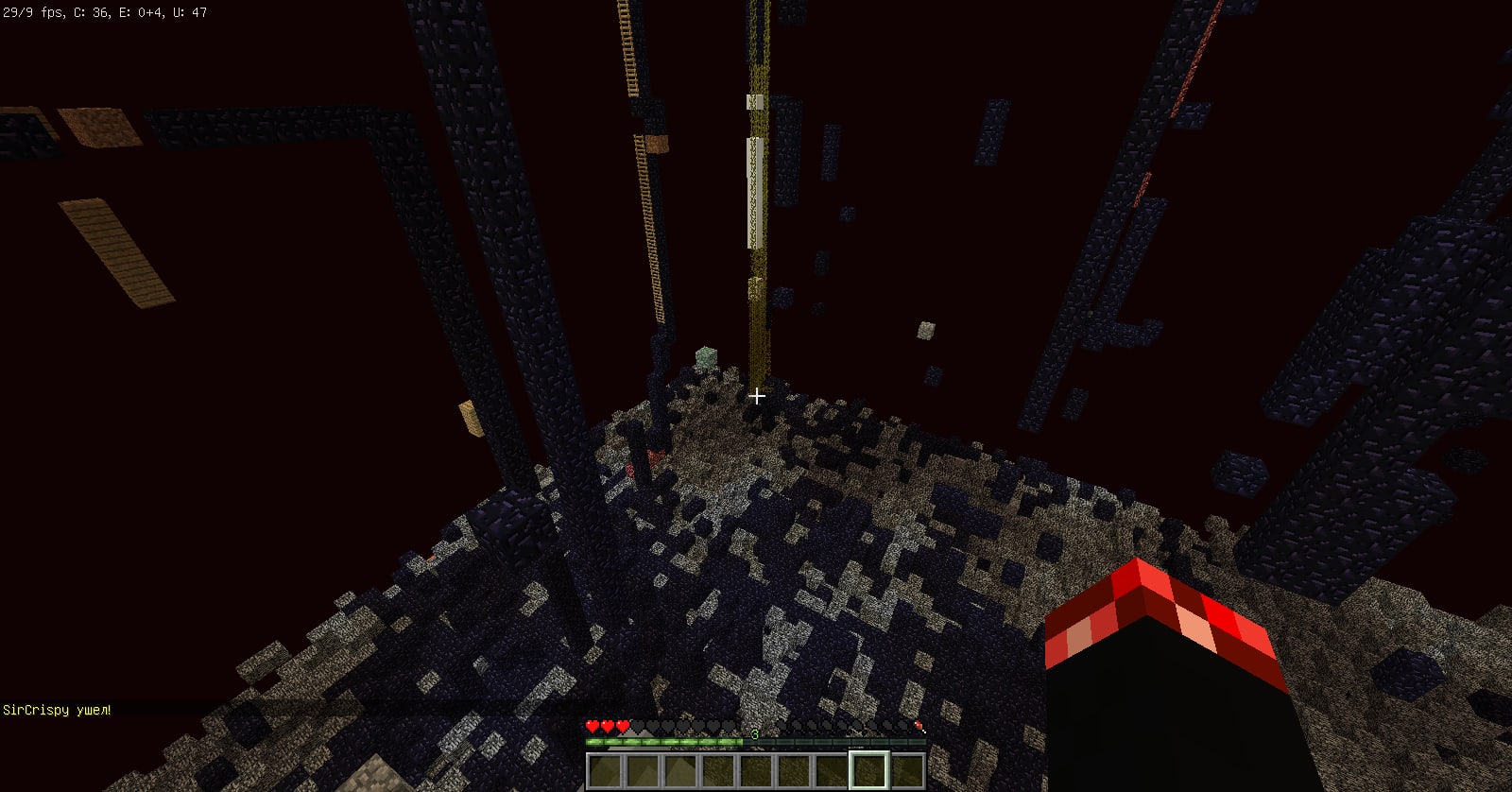The height and width of the screenshot is (792, 1512).
Task: Select the highlighted active hotbar slot
Action: coord(868,769)
